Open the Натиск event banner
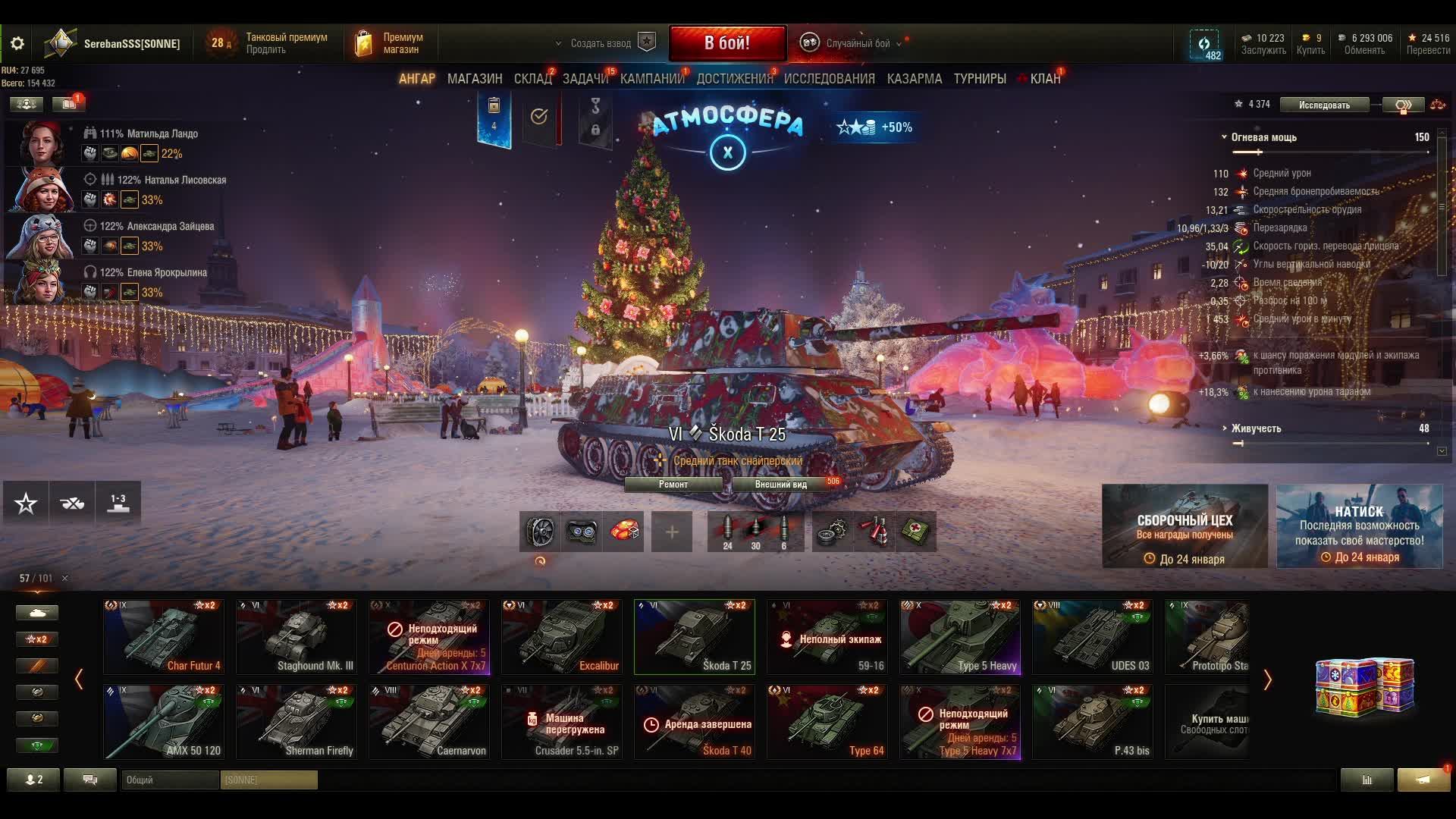1456x819 pixels. click(1359, 526)
